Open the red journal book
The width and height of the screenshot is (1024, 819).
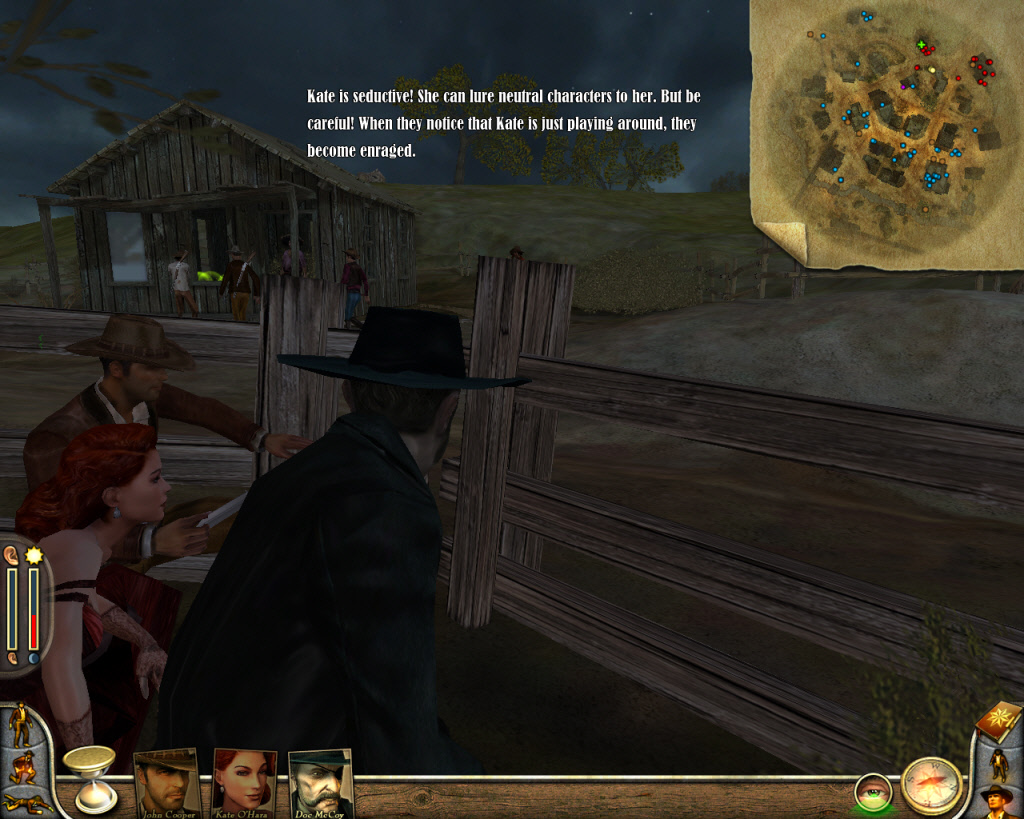click(x=998, y=720)
